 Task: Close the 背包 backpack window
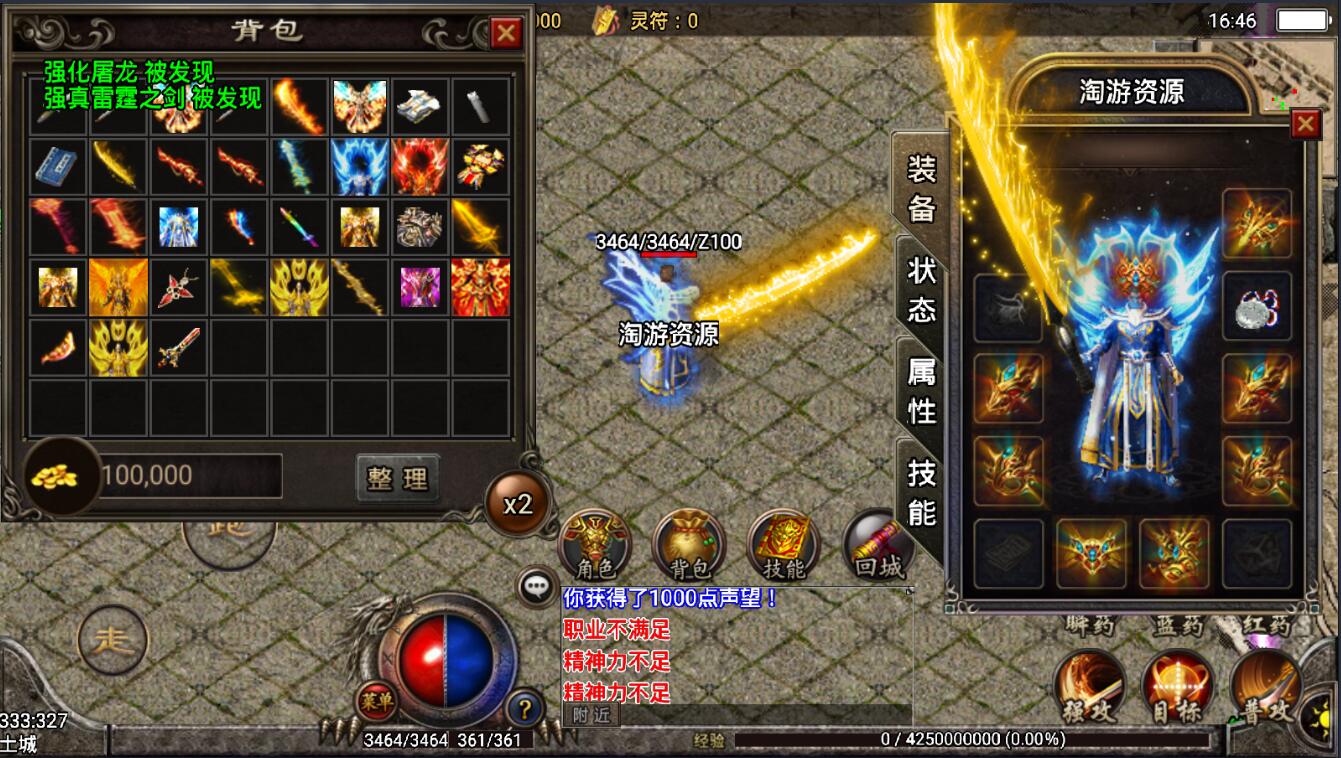(506, 33)
